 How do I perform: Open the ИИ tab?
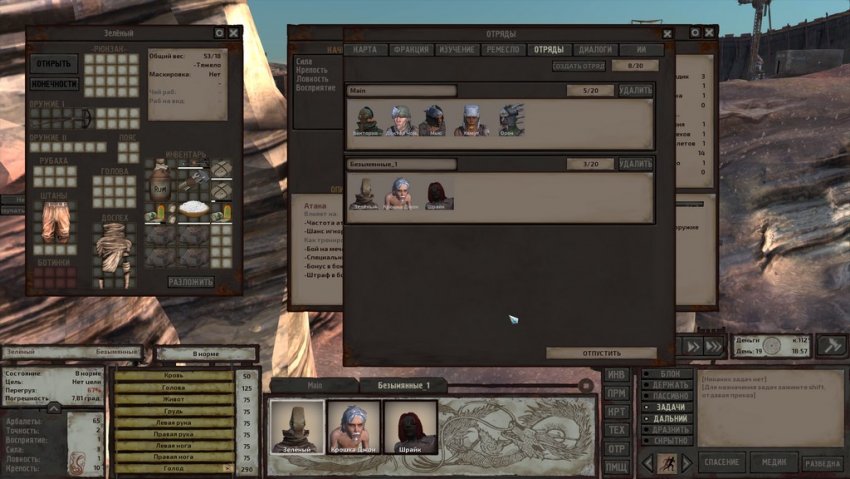point(641,50)
